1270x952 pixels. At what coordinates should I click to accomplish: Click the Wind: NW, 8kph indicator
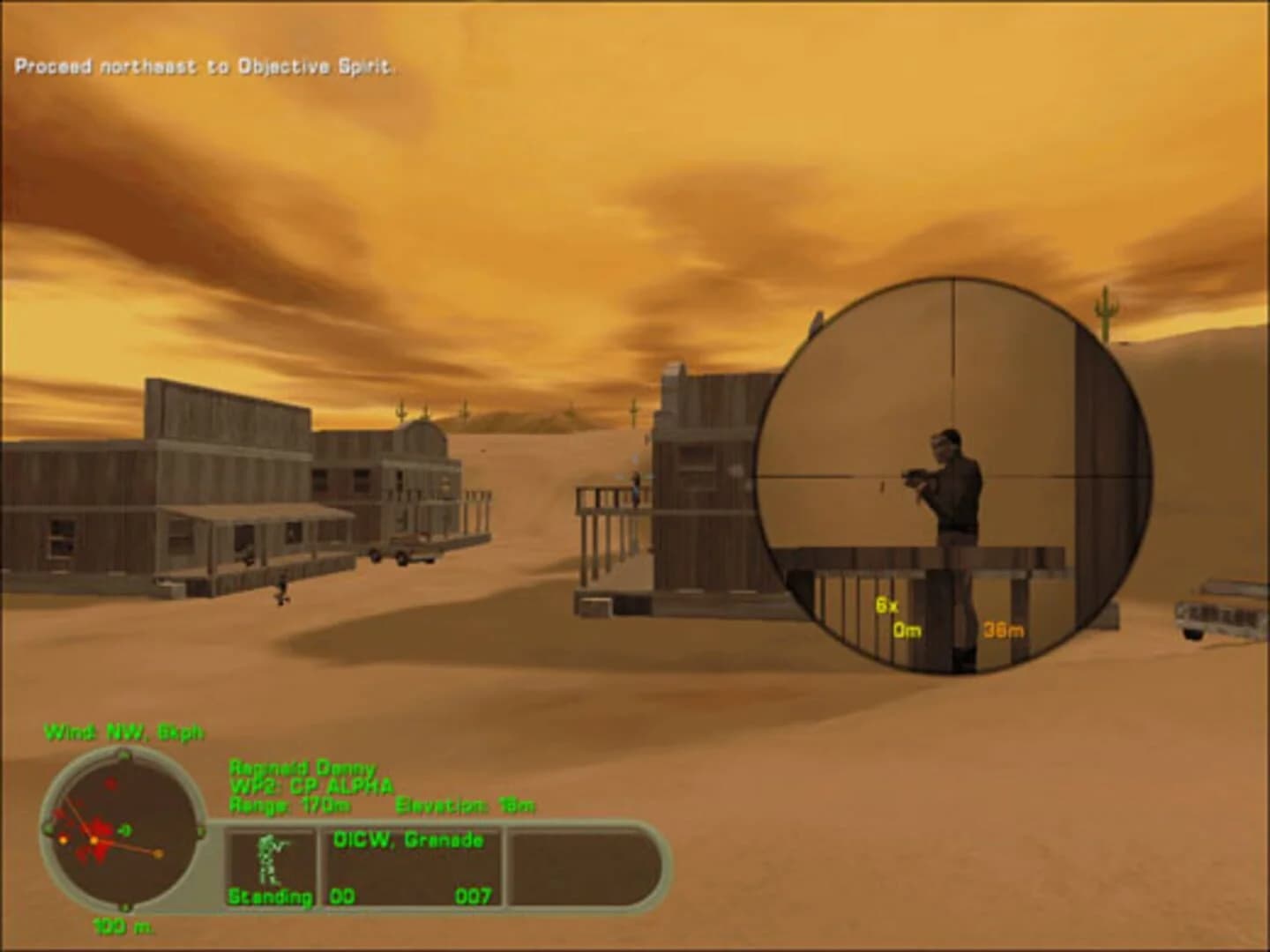coord(126,731)
